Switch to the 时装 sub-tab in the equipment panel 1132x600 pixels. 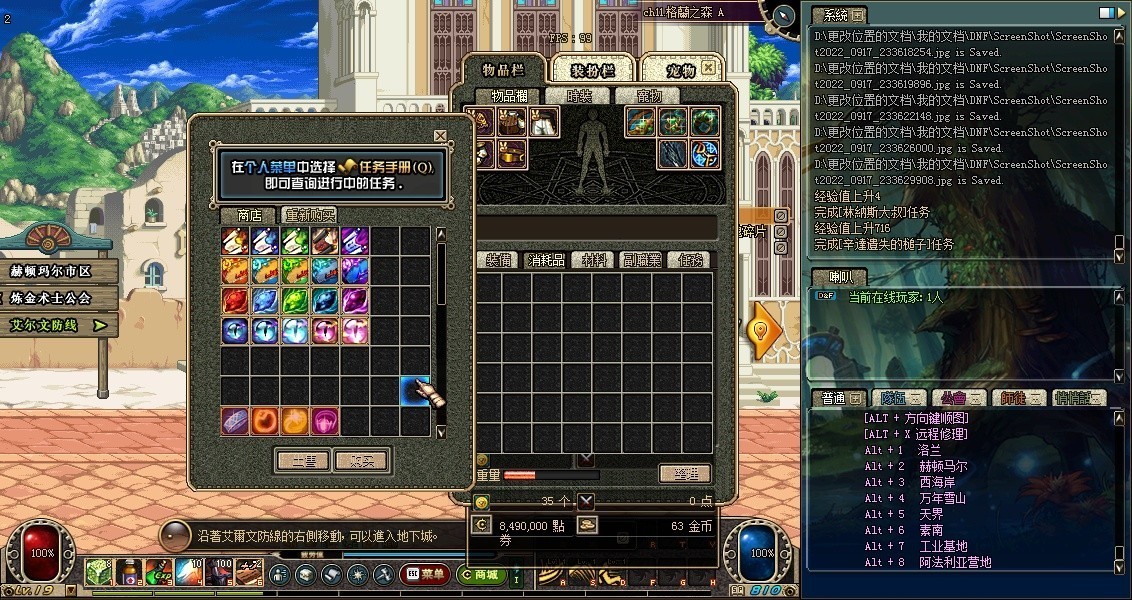point(579,96)
